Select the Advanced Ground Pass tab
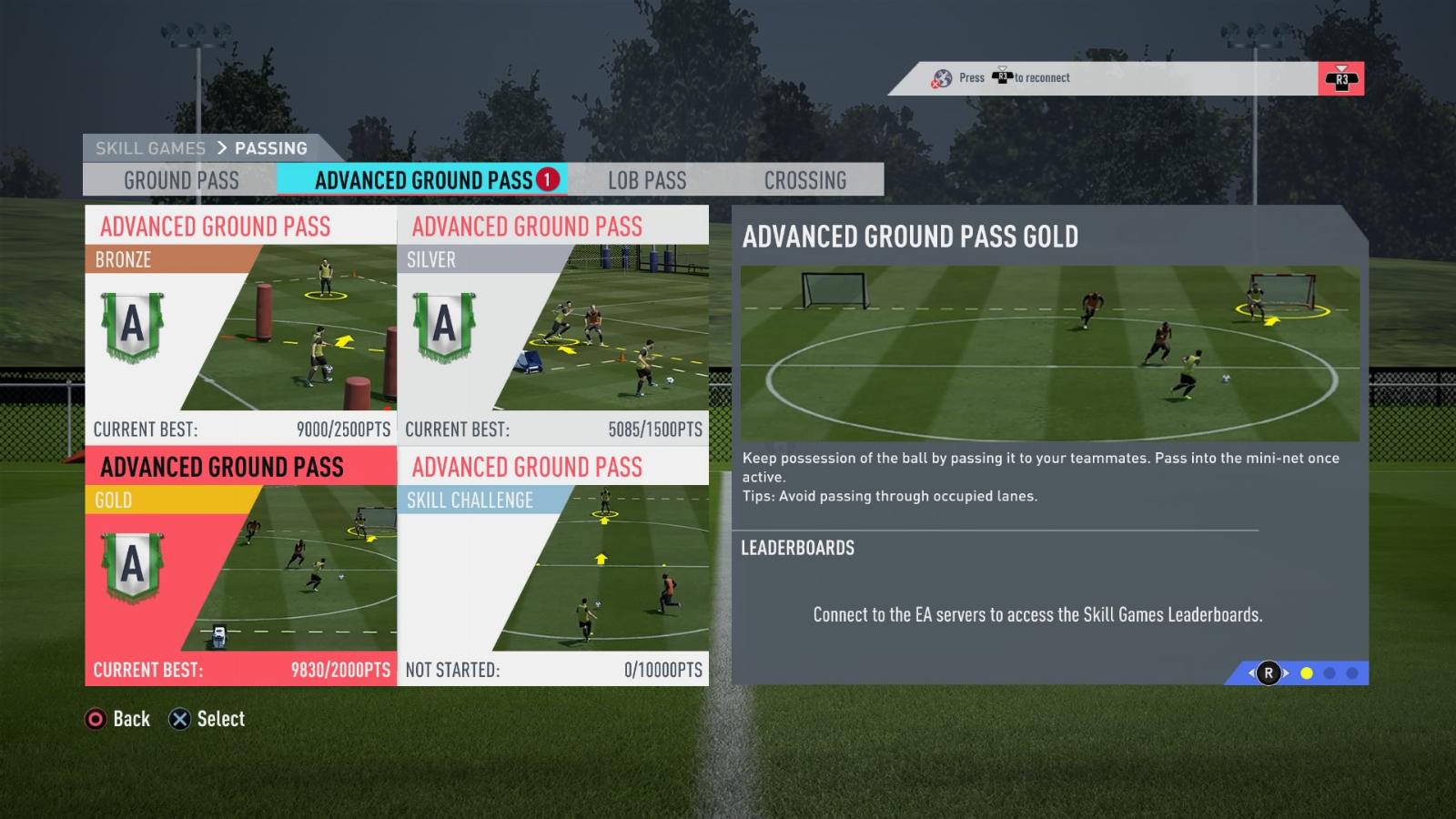Screen dimensions: 1456x819 pos(423,180)
